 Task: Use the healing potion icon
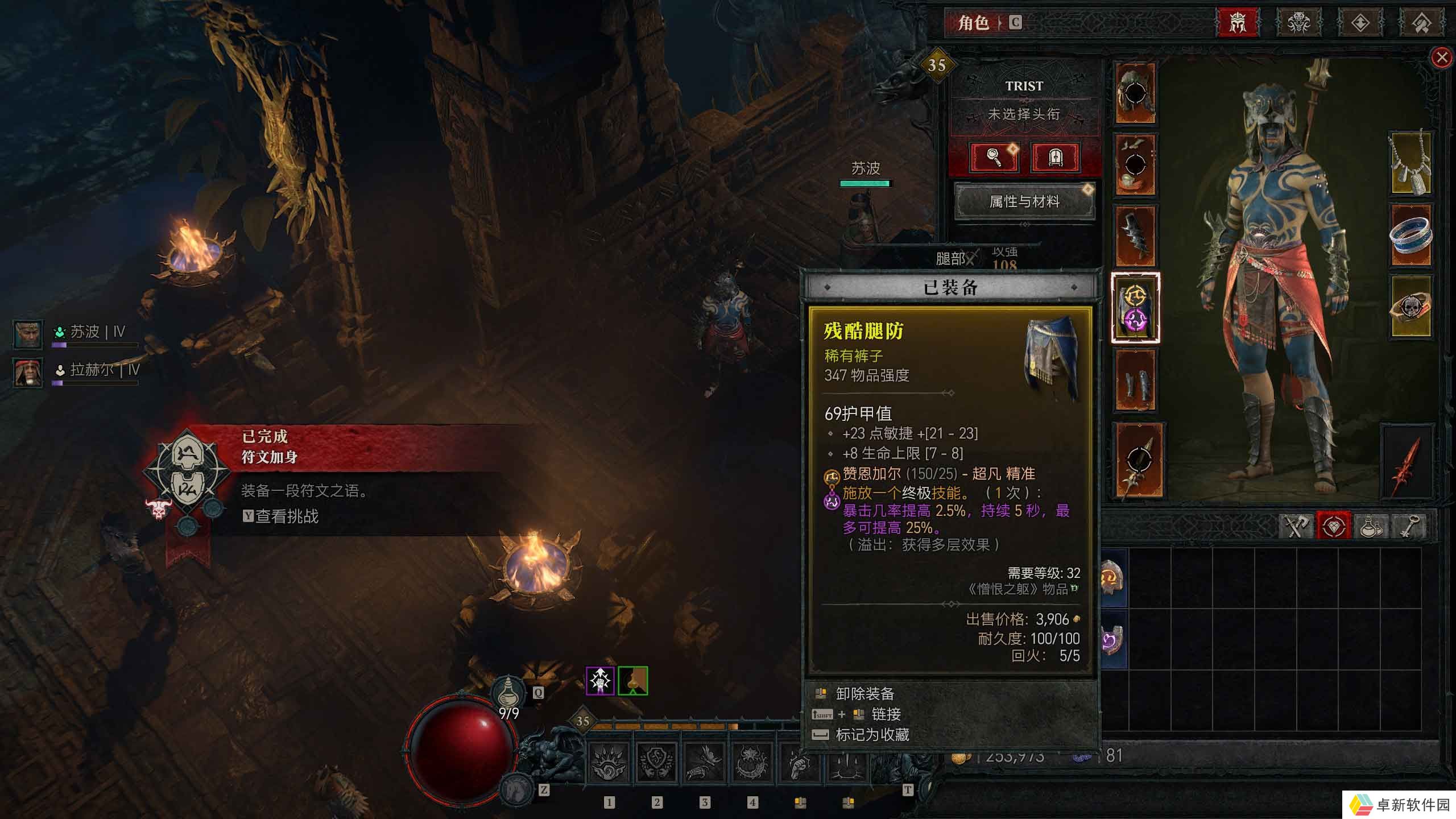tap(508, 693)
